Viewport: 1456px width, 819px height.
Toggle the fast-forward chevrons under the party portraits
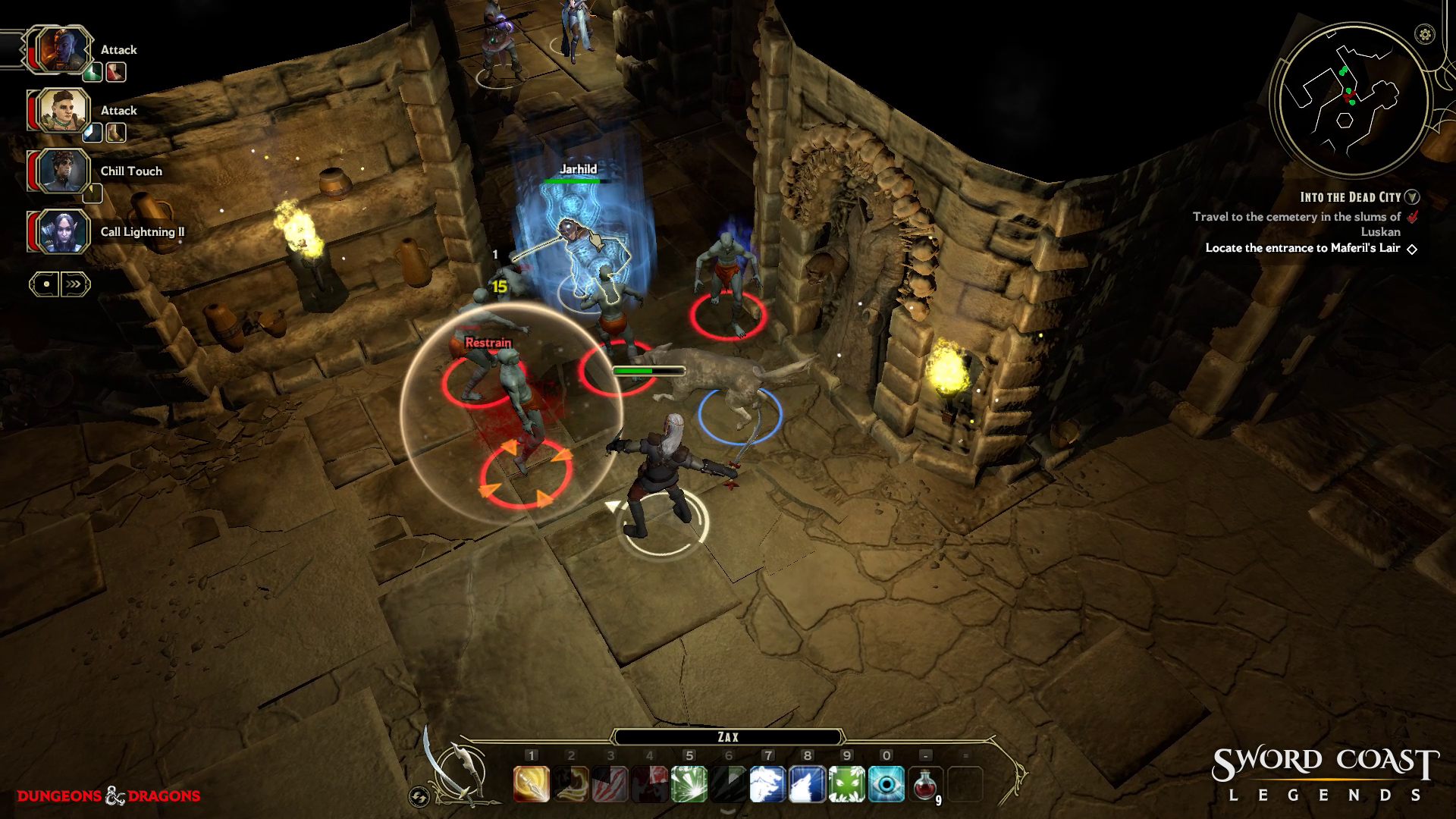pos(74,284)
